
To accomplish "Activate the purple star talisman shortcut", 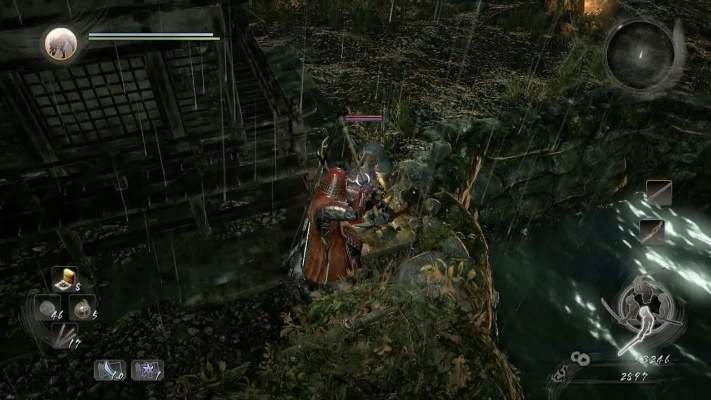I will click(x=147, y=370).
